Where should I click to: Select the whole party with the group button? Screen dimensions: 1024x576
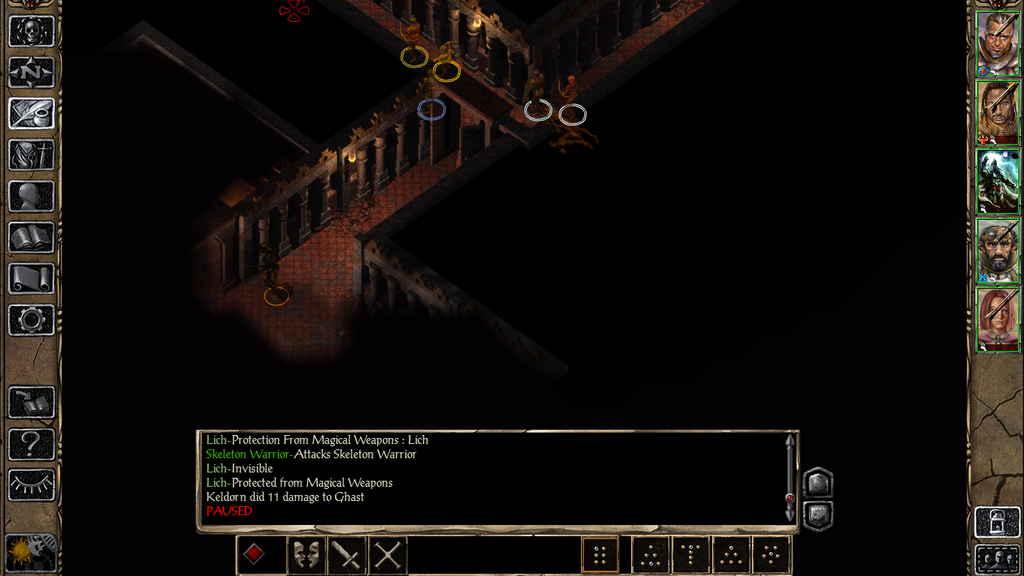997,560
